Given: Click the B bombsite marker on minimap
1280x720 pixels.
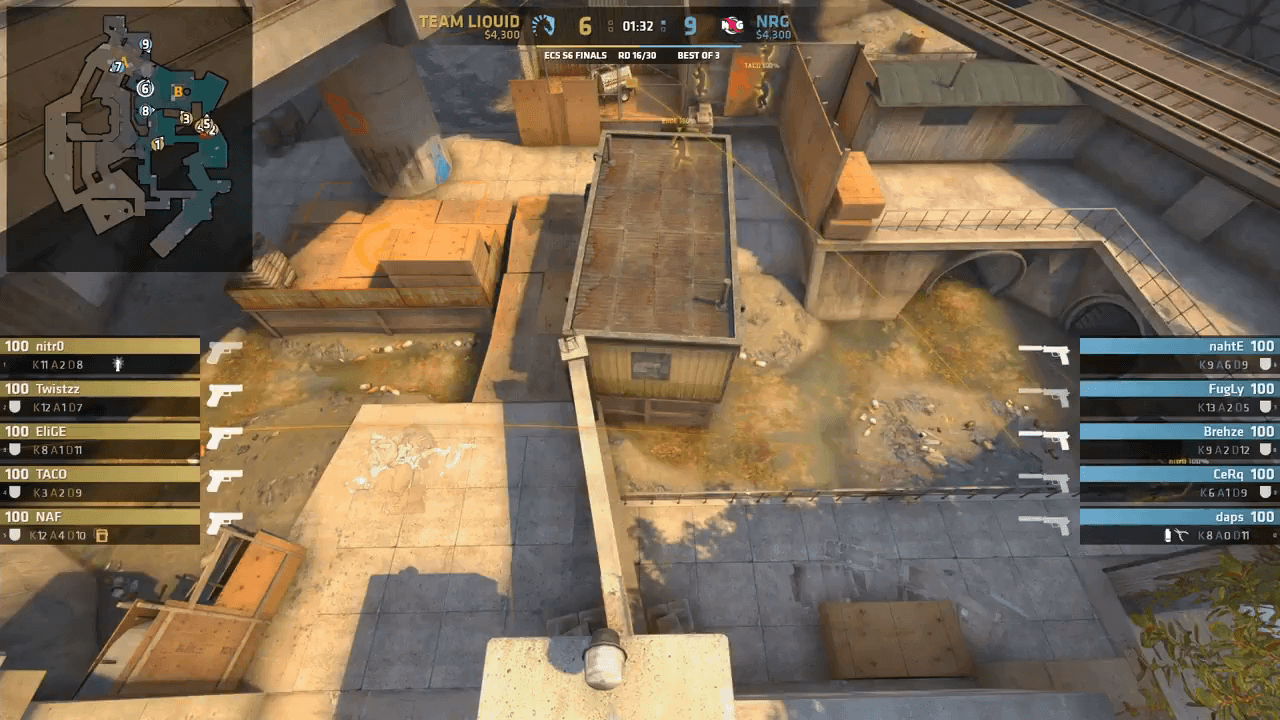Looking at the screenshot, I should [179, 92].
